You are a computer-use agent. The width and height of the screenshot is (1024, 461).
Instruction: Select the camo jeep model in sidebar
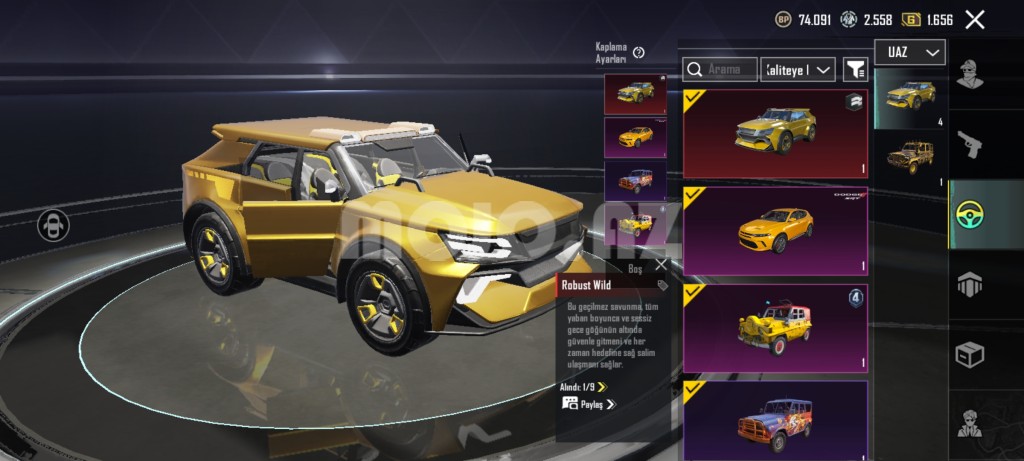[x=910, y=158]
